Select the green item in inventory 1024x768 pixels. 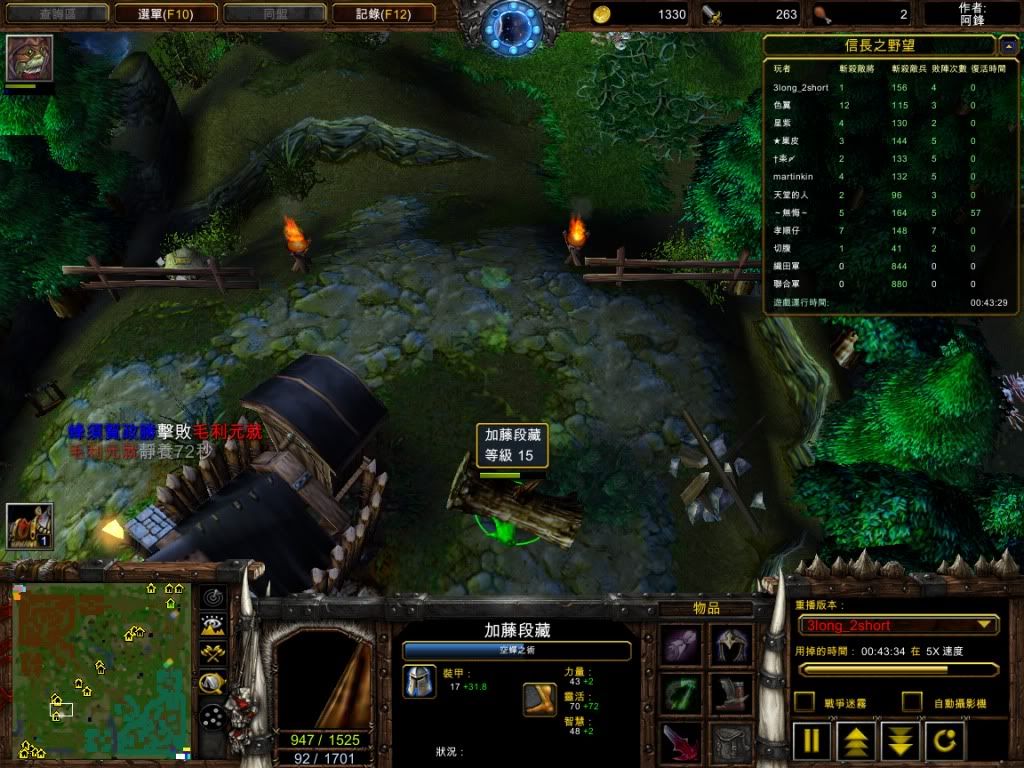(681, 693)
